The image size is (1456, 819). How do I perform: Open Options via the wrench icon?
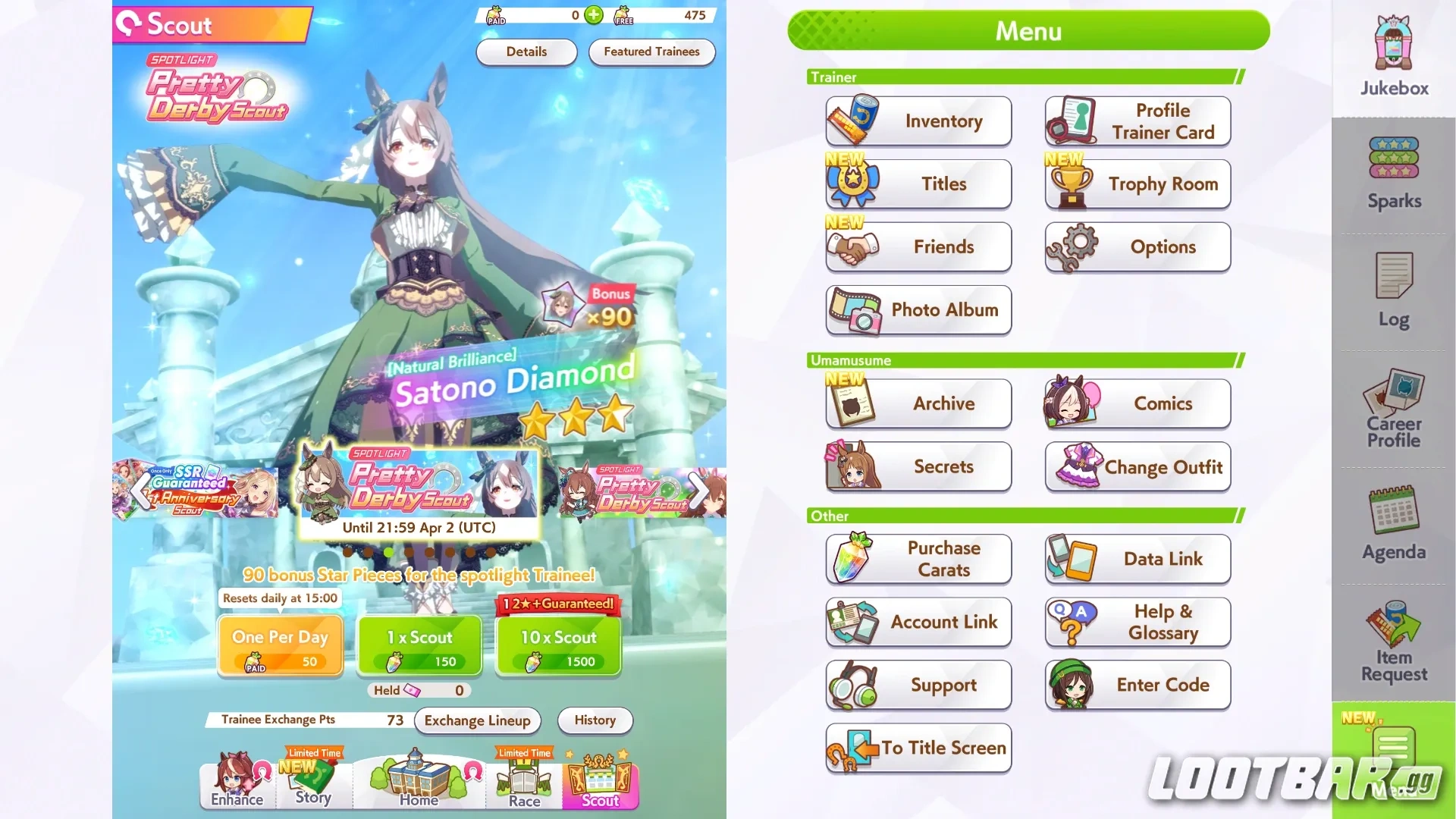point(1137,246)
